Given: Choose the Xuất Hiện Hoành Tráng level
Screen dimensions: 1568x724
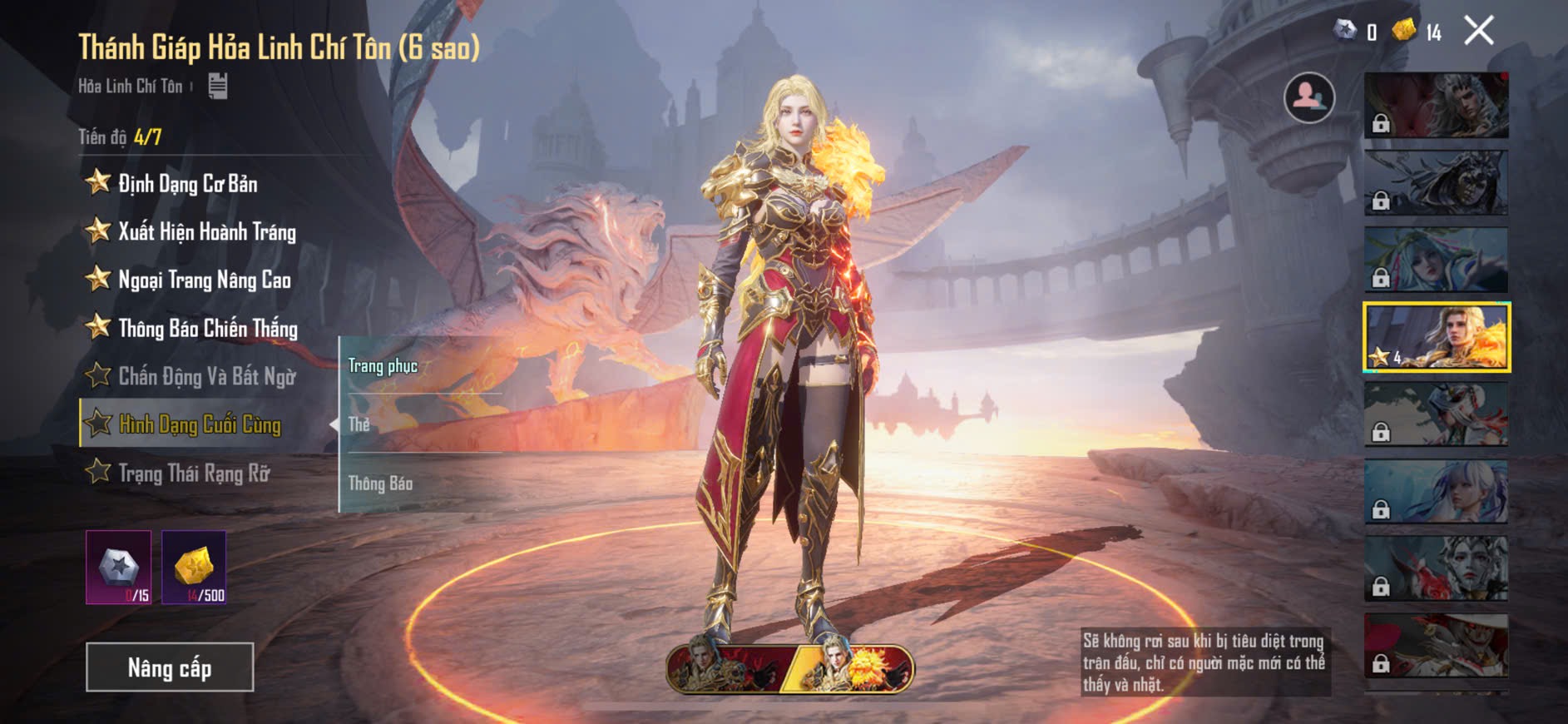Looking at the screenshot, I should 206,231.
